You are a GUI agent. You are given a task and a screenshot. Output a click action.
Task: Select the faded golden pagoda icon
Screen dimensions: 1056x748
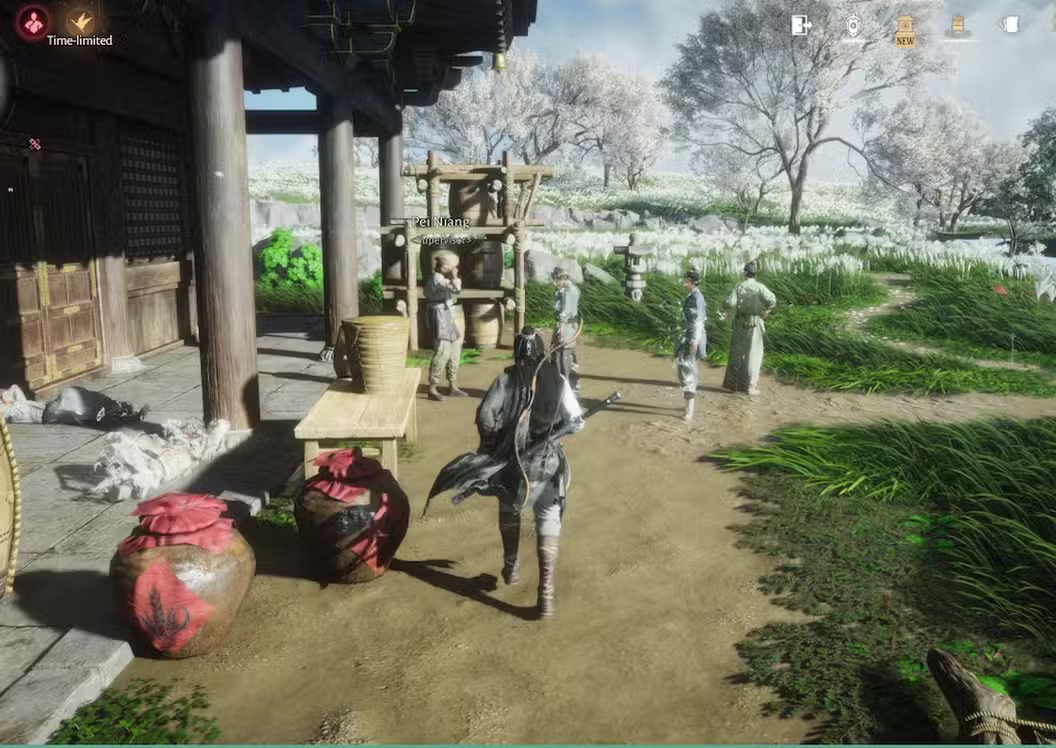(957, 25)
